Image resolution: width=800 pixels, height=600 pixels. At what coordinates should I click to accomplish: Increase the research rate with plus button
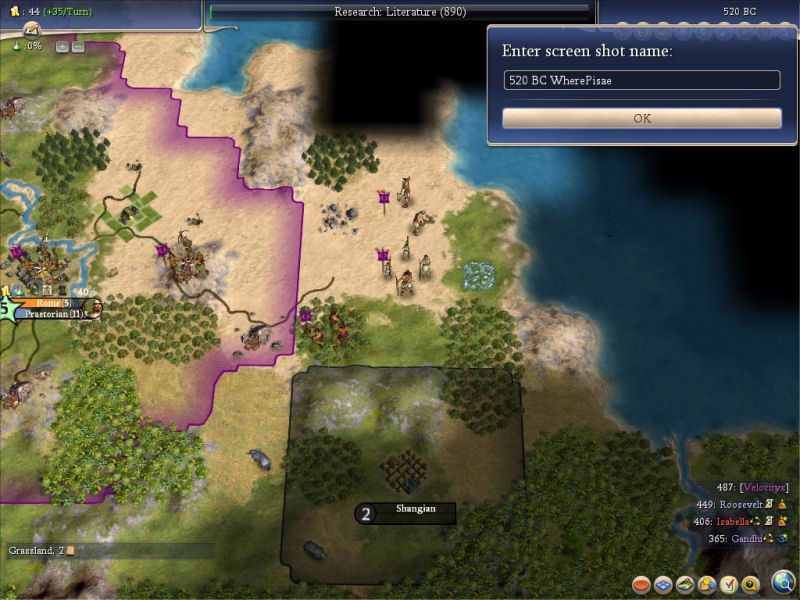click(x=61, y=46)
